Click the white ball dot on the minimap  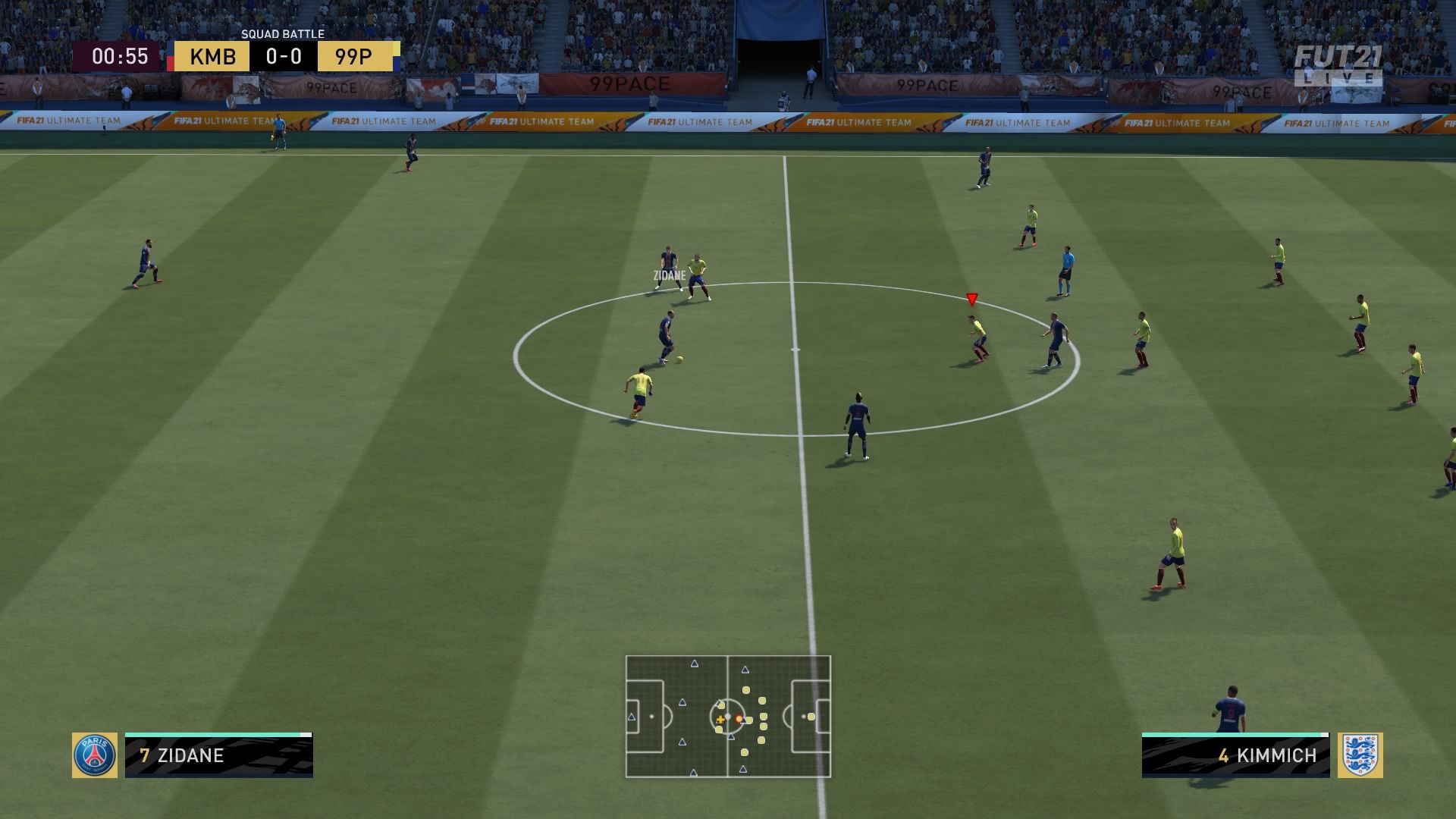728,716
